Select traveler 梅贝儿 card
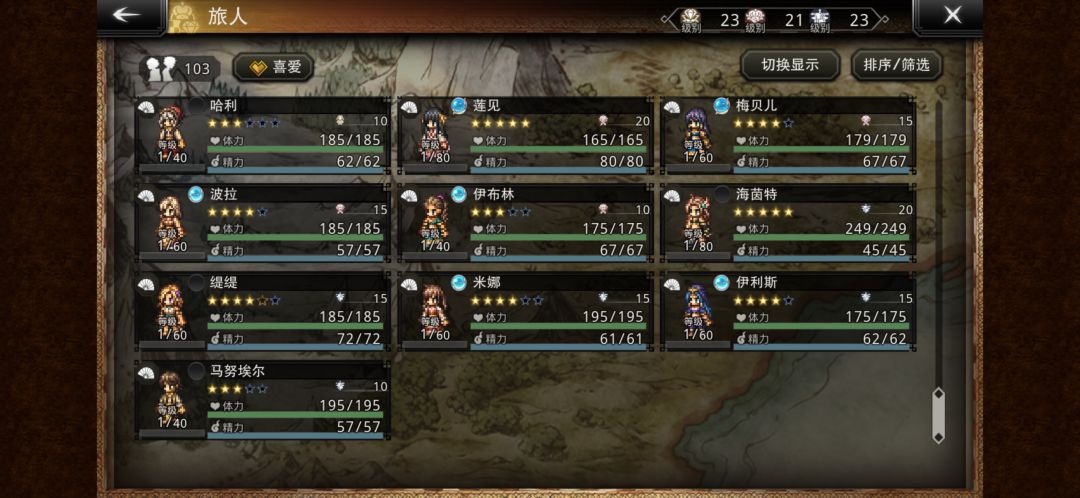 pyautogui.click(x=788, y=134)
